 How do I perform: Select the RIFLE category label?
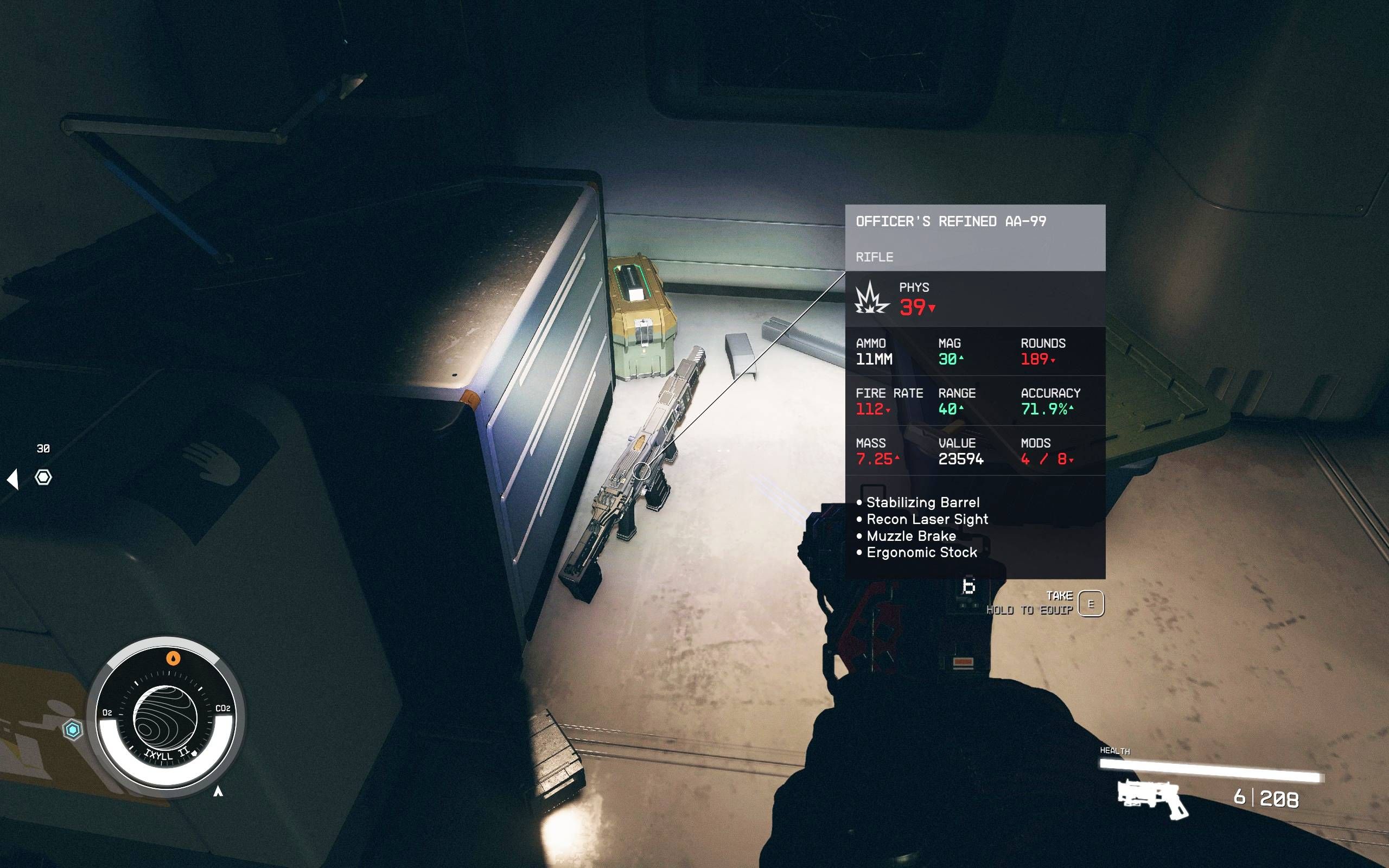pos(875,257)
